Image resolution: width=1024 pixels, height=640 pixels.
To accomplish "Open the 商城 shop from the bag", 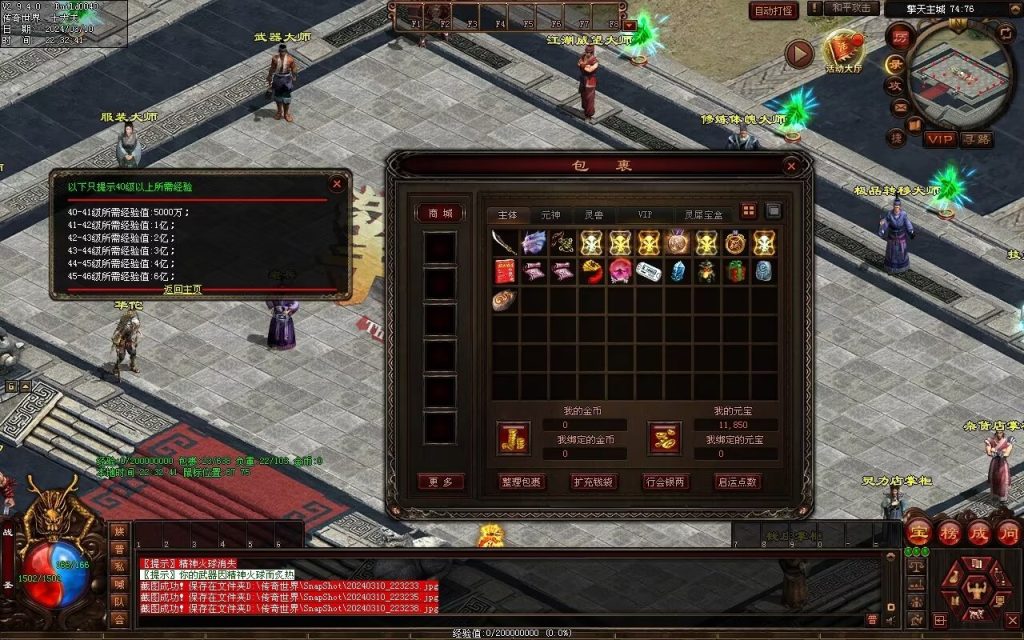I will 440,213.
